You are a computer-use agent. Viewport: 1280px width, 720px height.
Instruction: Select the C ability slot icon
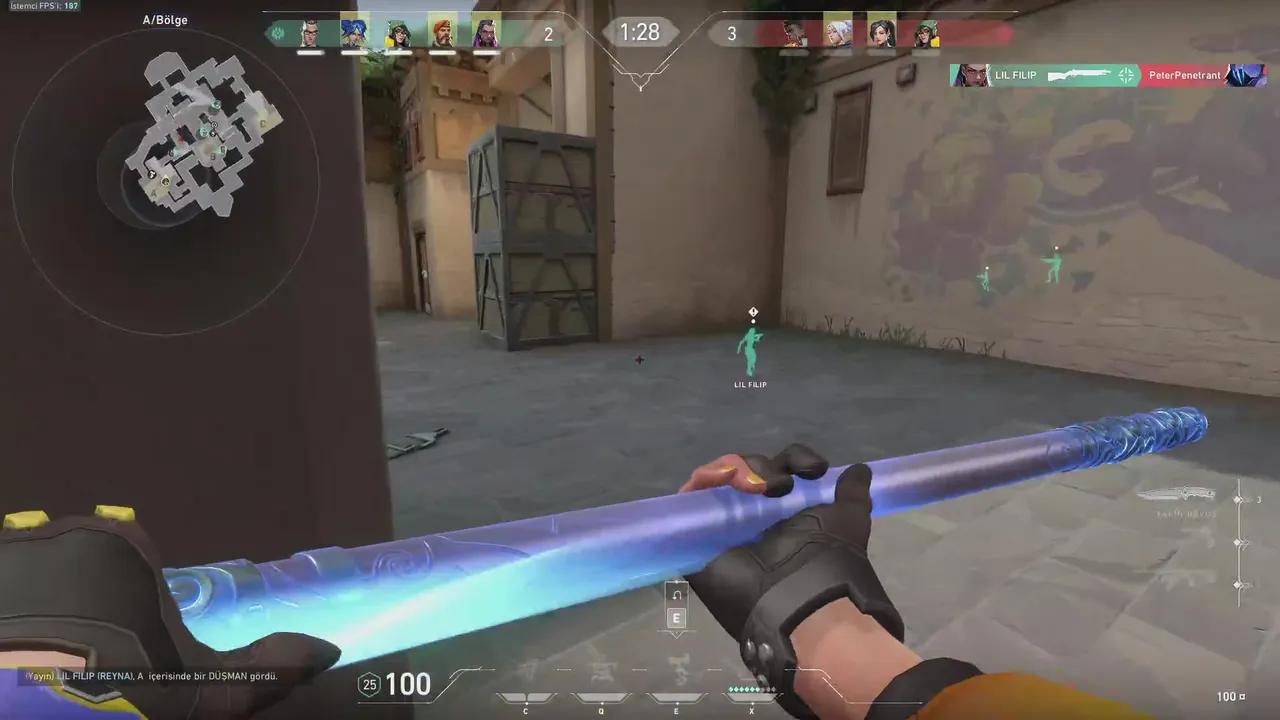[525, 696]
